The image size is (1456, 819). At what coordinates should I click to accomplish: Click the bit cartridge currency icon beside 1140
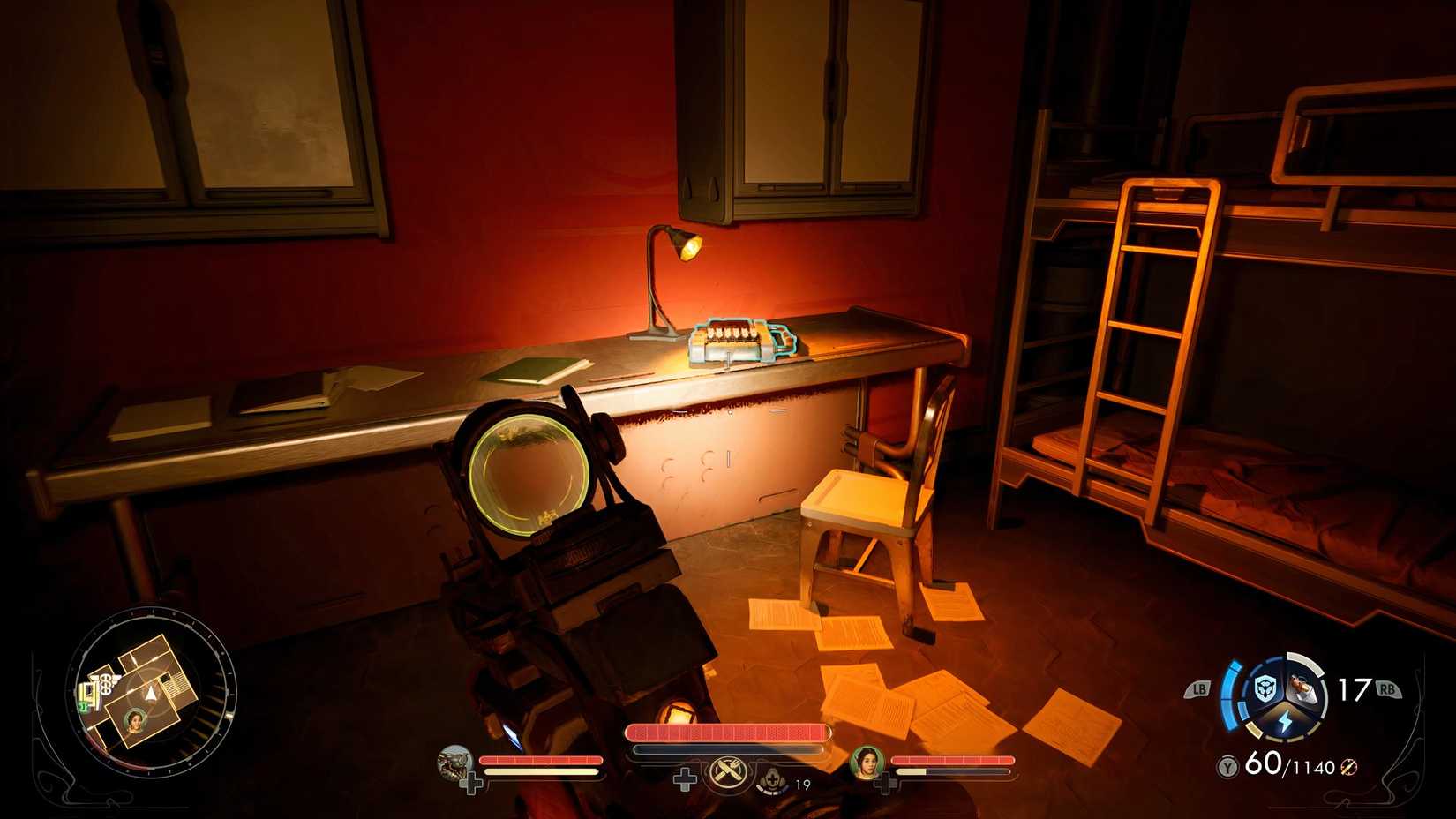[x=1349, y=766]
